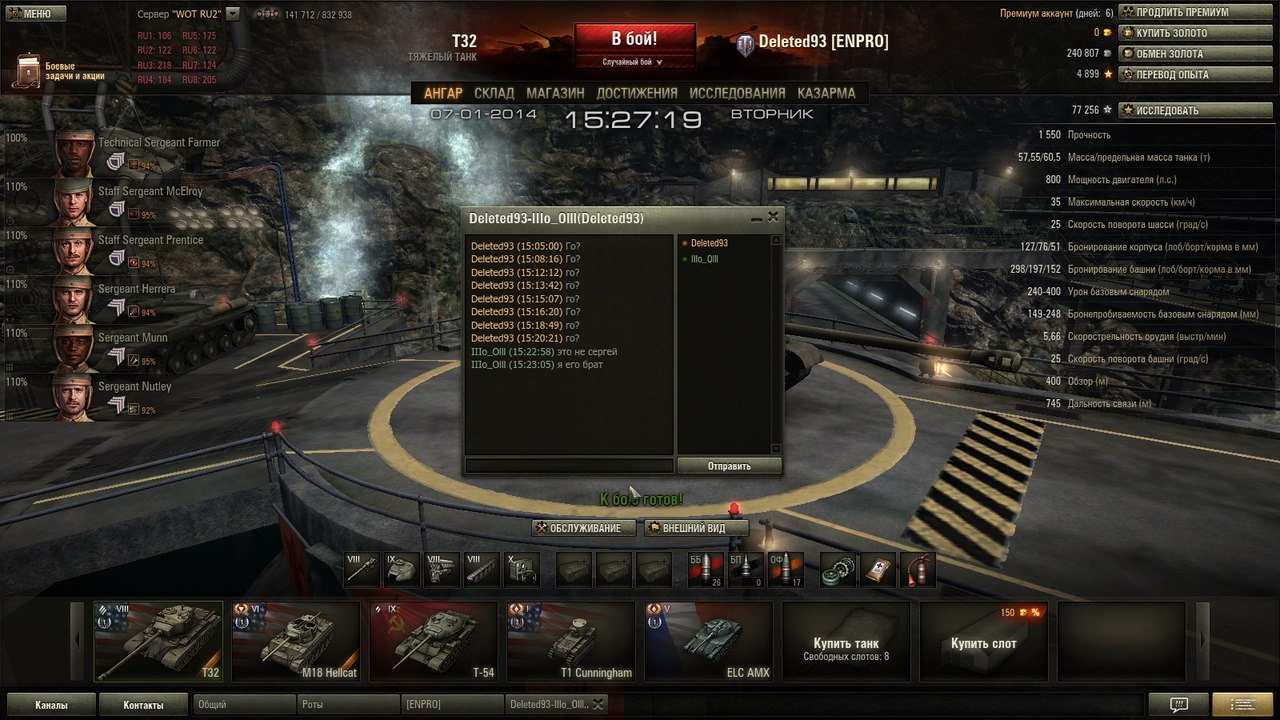Viewport: 1280px width, 720px height.
Task: Go to the ДОСТИЖЕНИЯ tab
Action: [637, 93]
